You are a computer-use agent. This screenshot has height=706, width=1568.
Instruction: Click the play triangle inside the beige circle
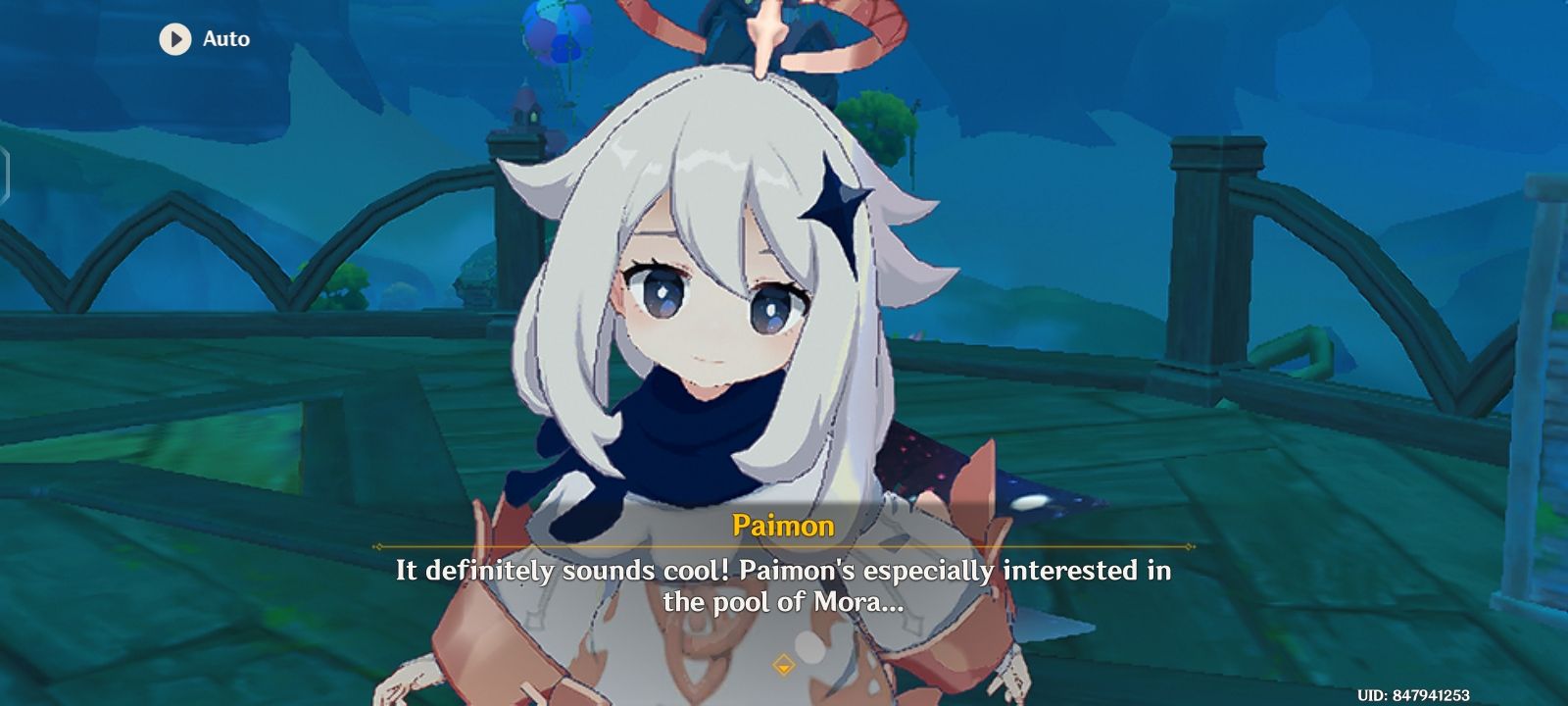coord(176,40)
